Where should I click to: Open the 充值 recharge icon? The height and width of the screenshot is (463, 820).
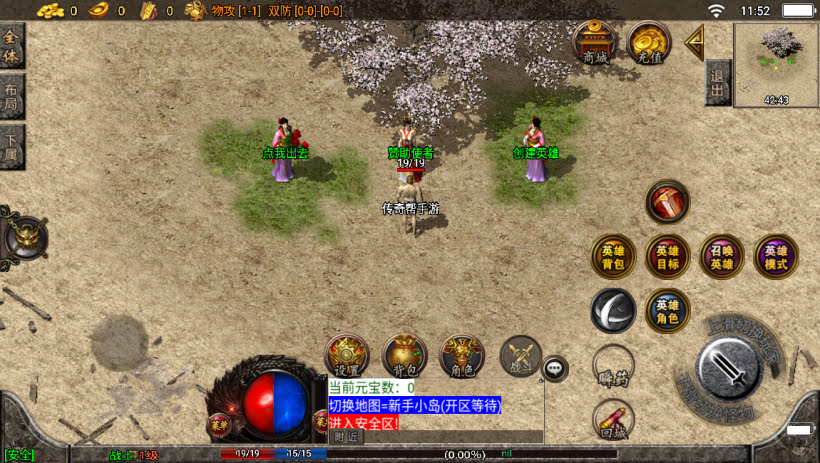pyautogui.click(x=649, y=42)
